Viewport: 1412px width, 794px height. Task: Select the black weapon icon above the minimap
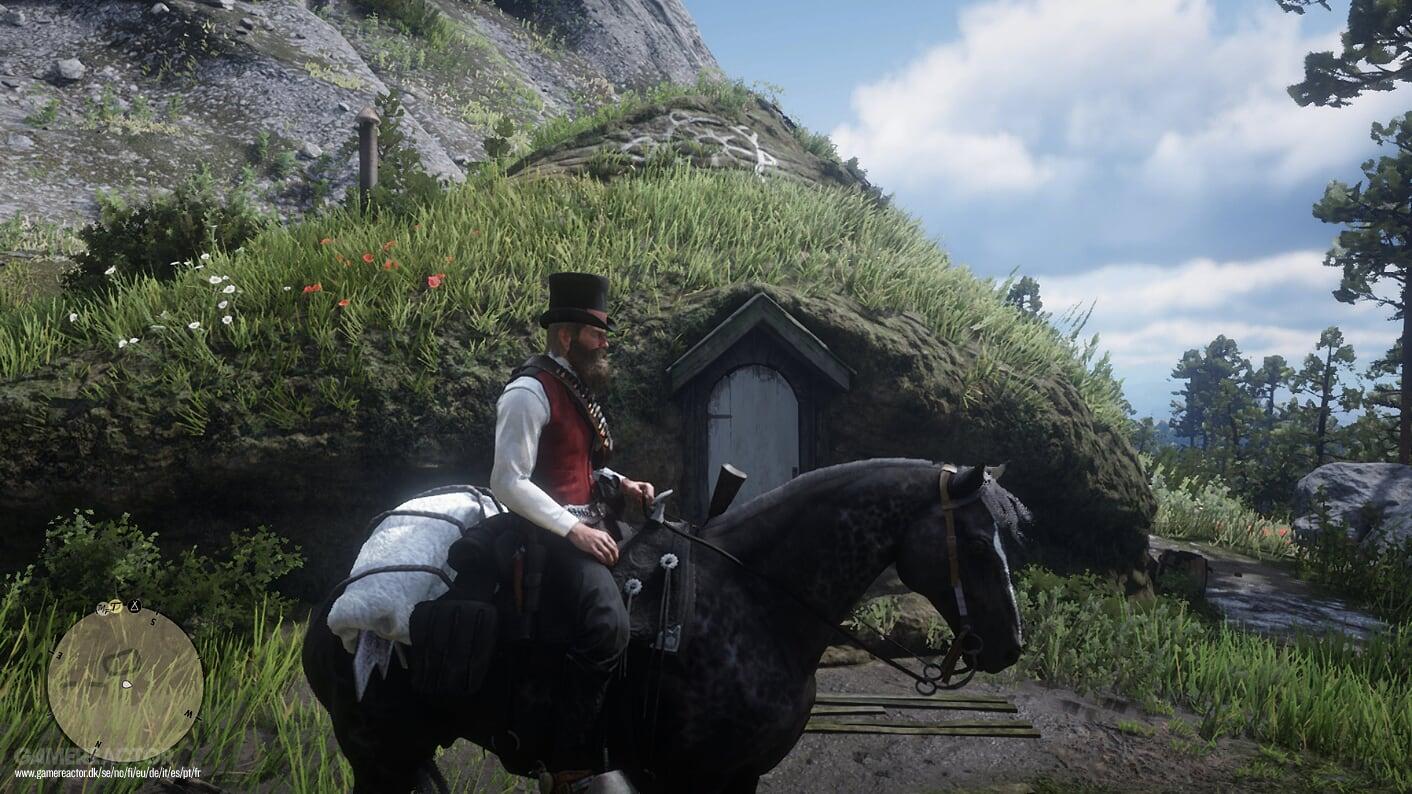(x=135, y=606)
